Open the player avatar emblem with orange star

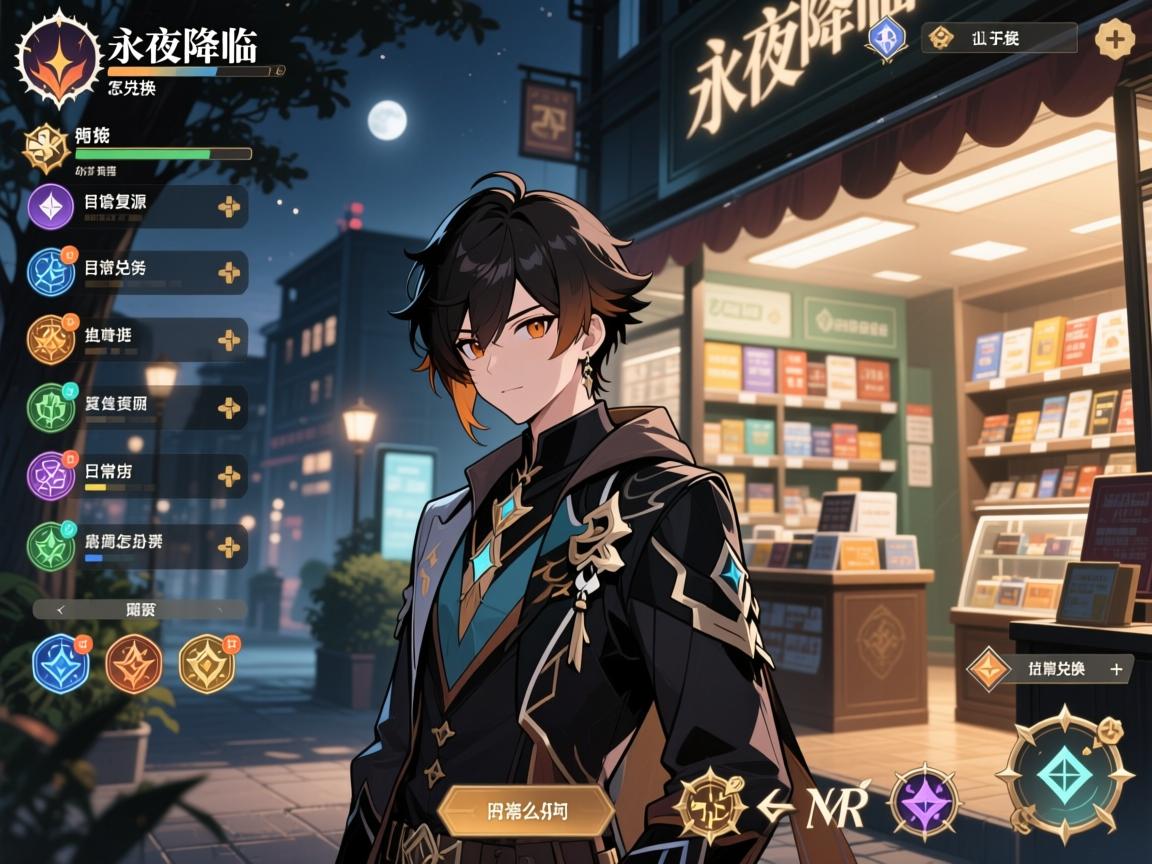[x=59, y=58]
